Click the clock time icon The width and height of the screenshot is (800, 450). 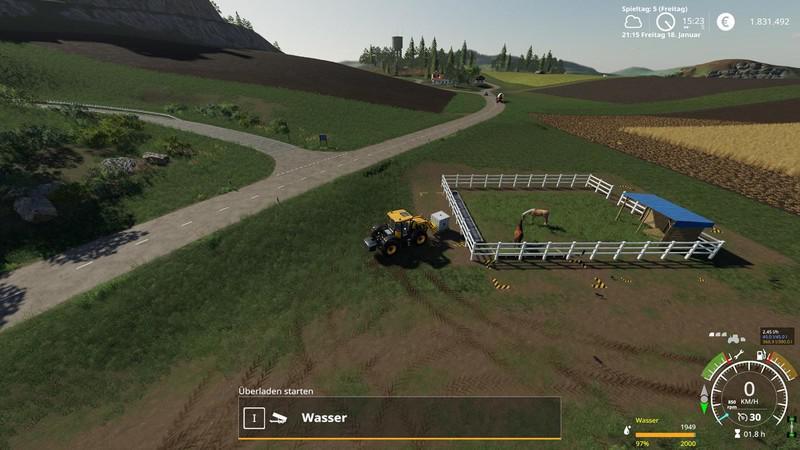[x=665, y=21]
